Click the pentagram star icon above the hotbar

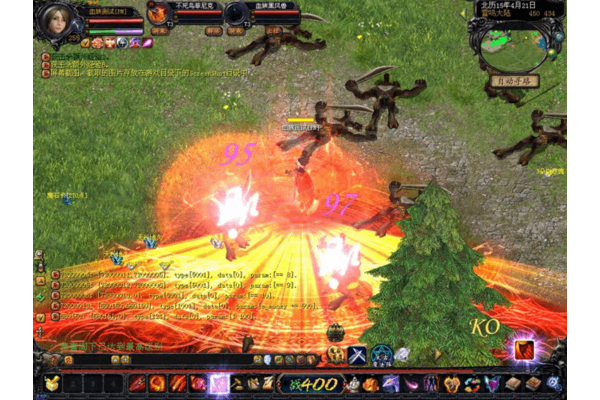click(x=381, y=354)
